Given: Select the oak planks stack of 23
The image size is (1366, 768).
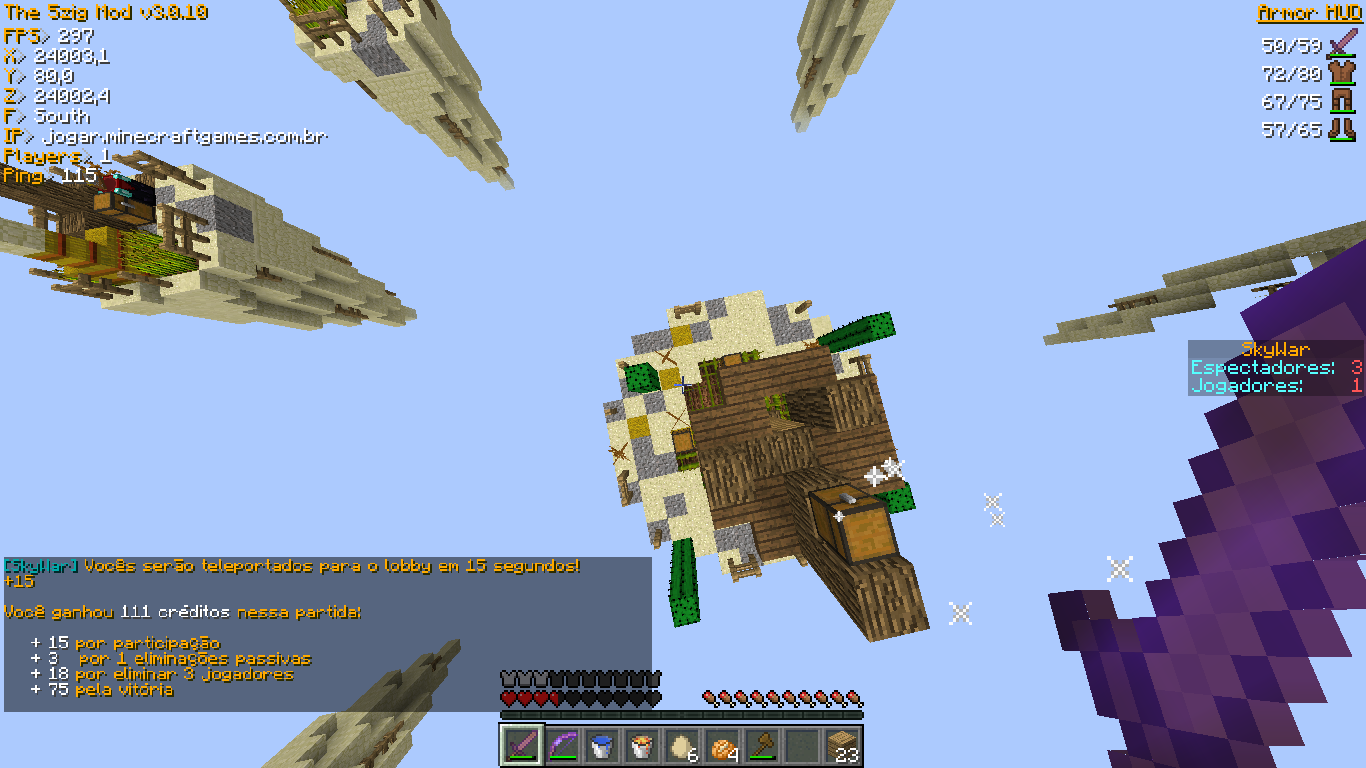Looking at the screenshot, I should click(842, 746).
